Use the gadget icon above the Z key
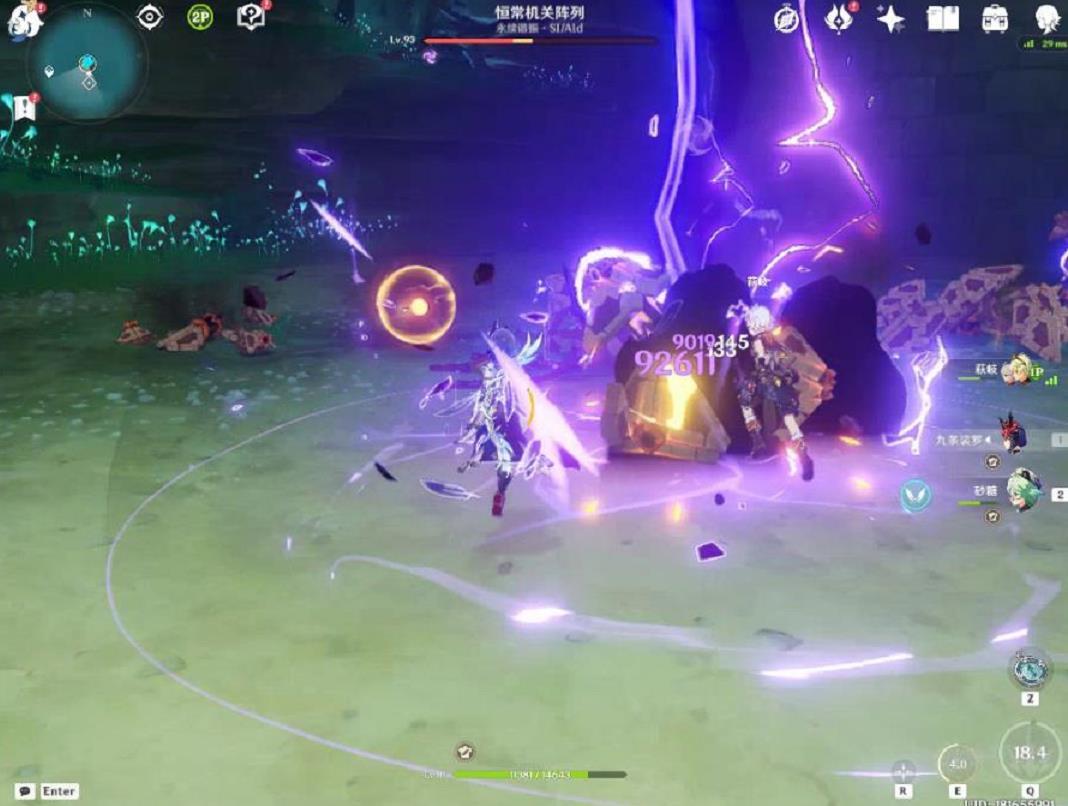Image resolution: width=1068 pixels, height=806 pixels. (1029, 668)
